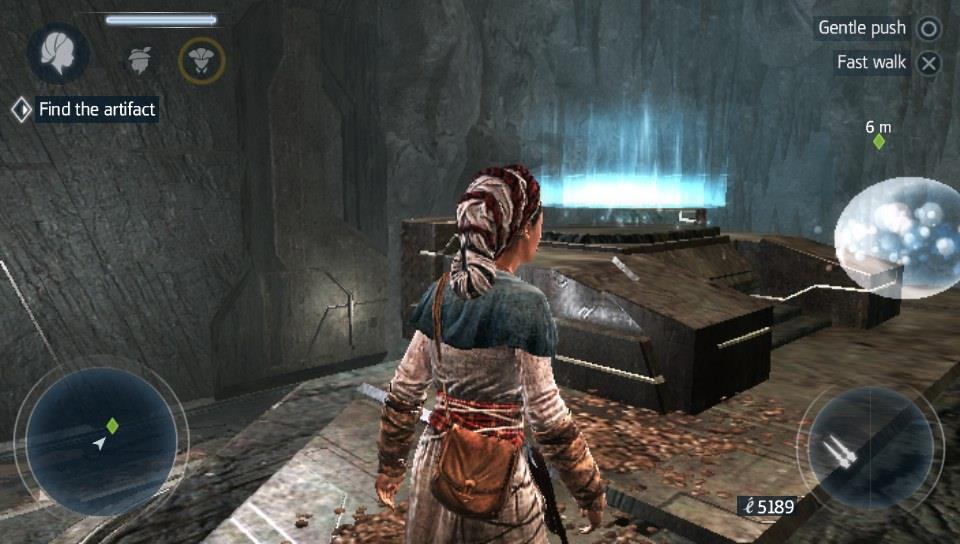
Task: Open the 'Find the artifact' objective tracker
Action: tap(85, 109)
